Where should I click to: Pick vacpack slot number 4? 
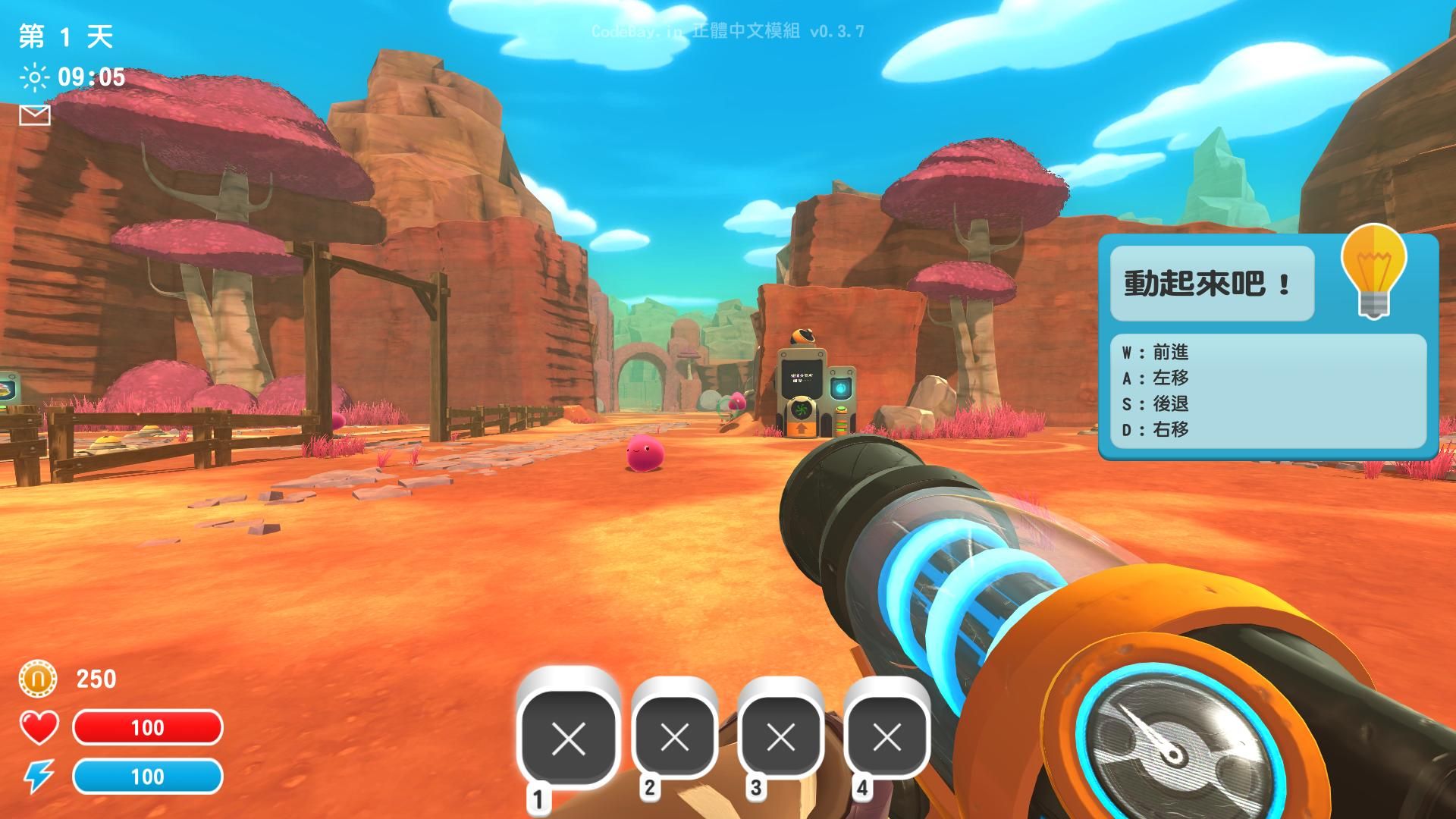point(886,736)
